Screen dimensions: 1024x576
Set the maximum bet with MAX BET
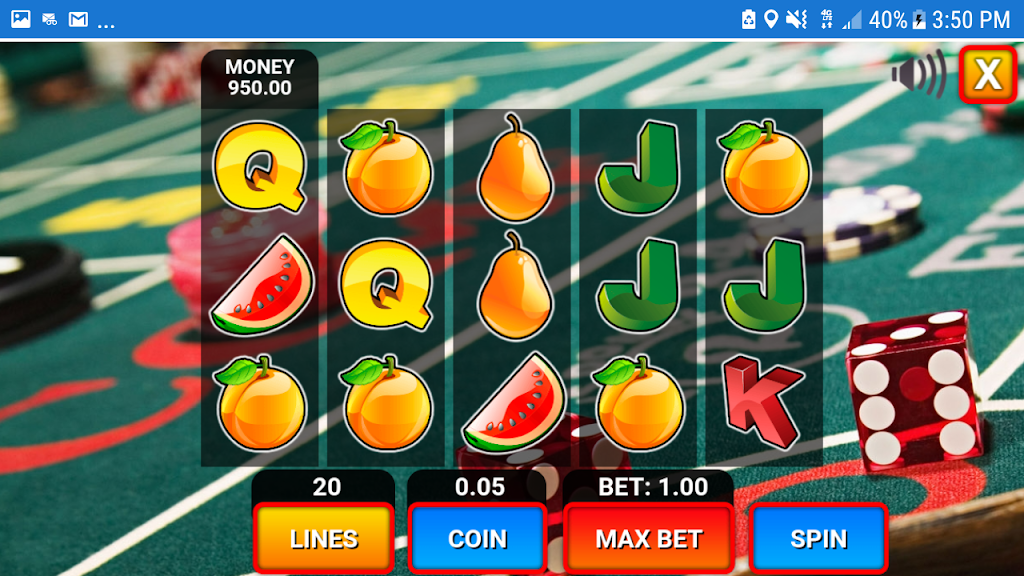point(649,539)
